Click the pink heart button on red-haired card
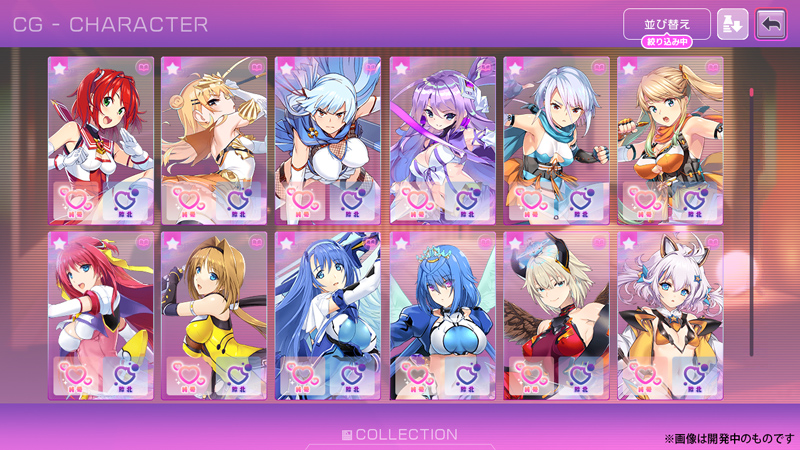This screenshot has width=800, height=450. pyautogui.click(x=76, y=200)
